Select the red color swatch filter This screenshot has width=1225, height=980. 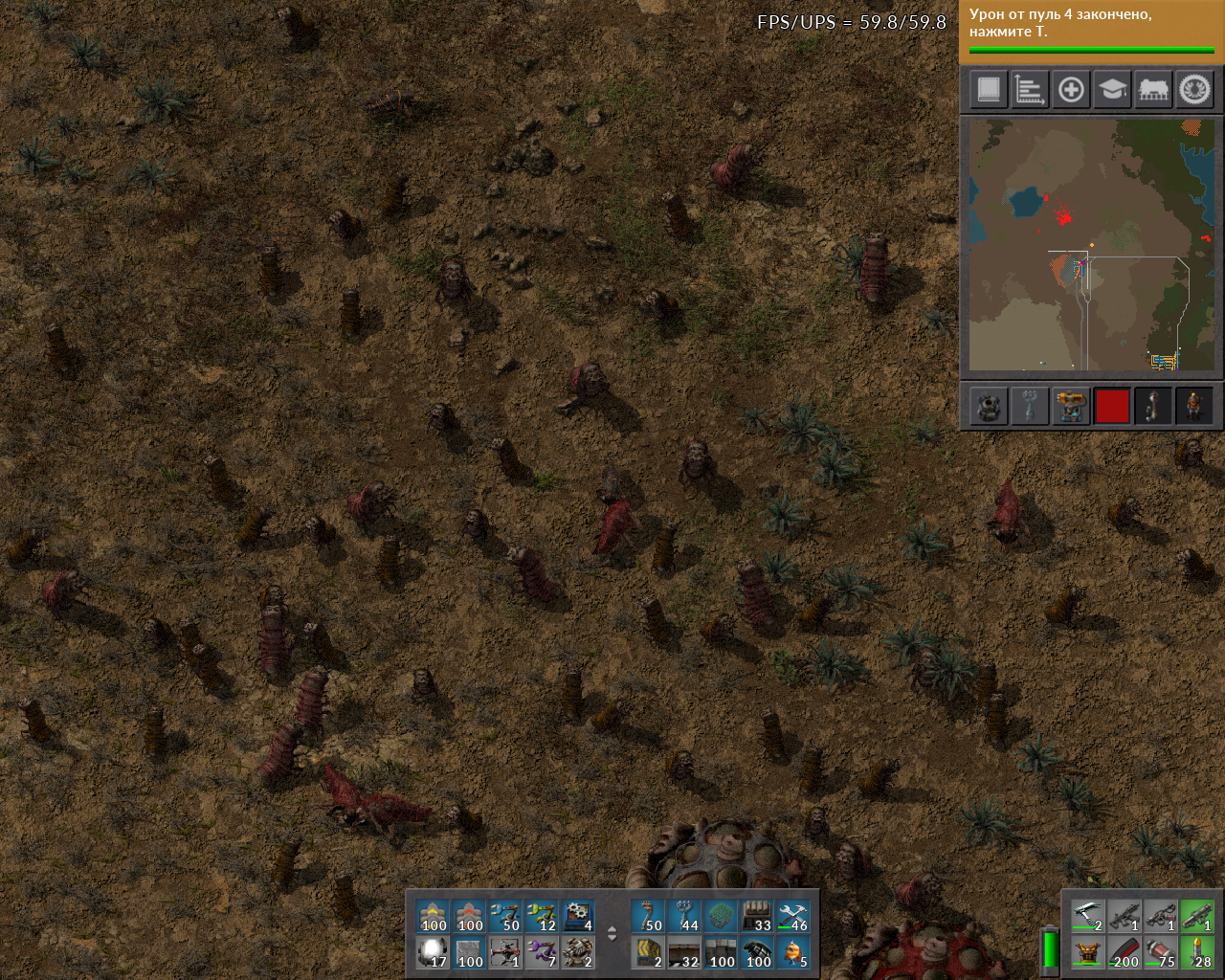point(1112,406)
